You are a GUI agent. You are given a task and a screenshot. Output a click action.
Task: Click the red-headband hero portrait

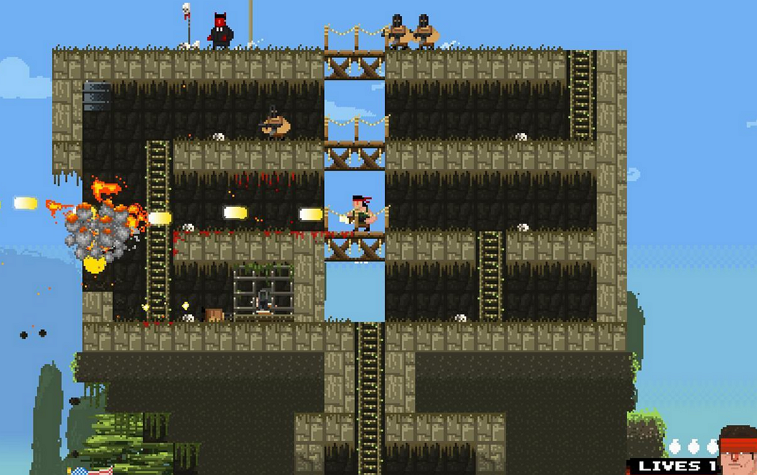(x=738, y=452)
